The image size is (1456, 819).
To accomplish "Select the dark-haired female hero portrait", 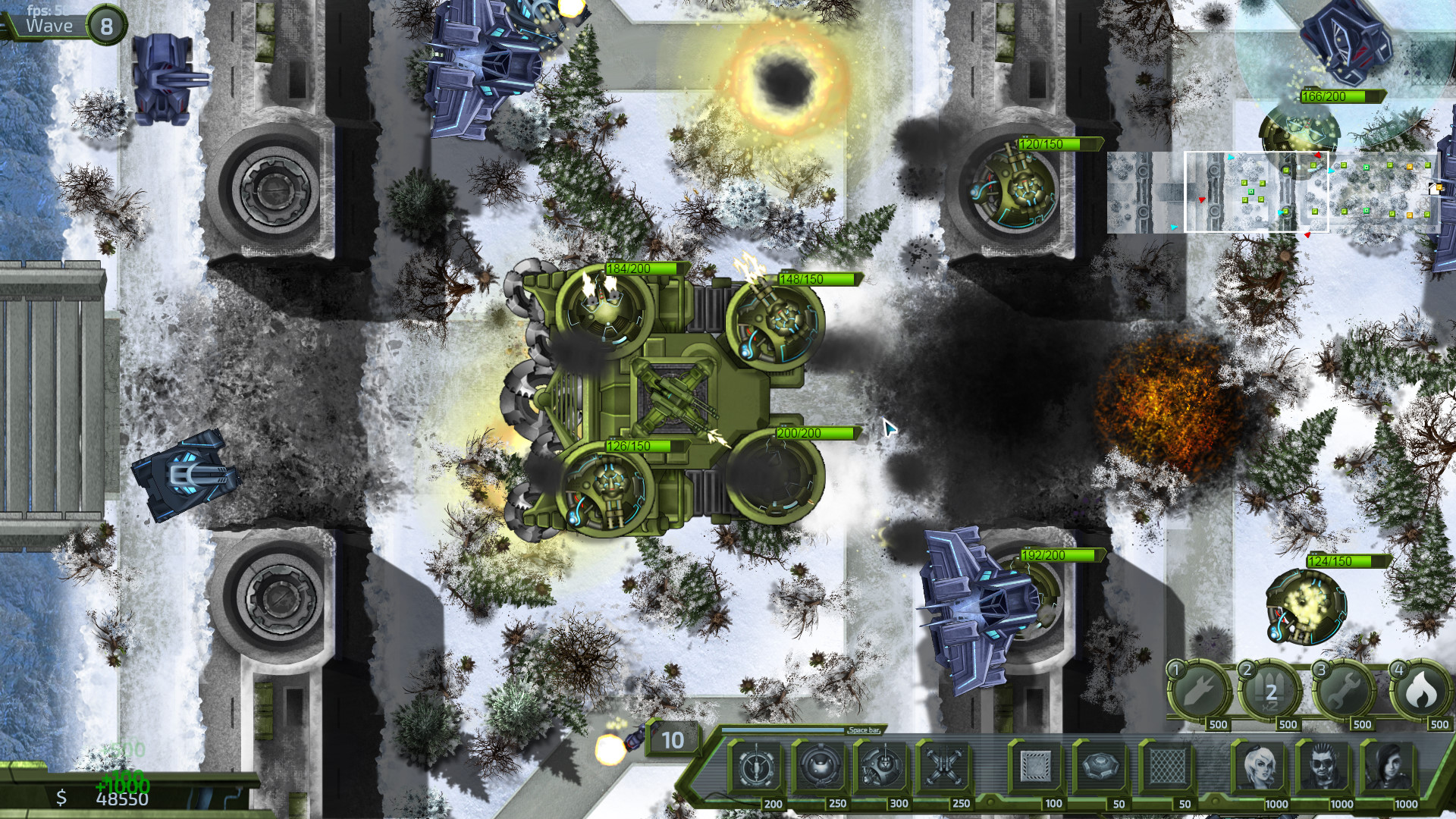I will [1389, 767].
